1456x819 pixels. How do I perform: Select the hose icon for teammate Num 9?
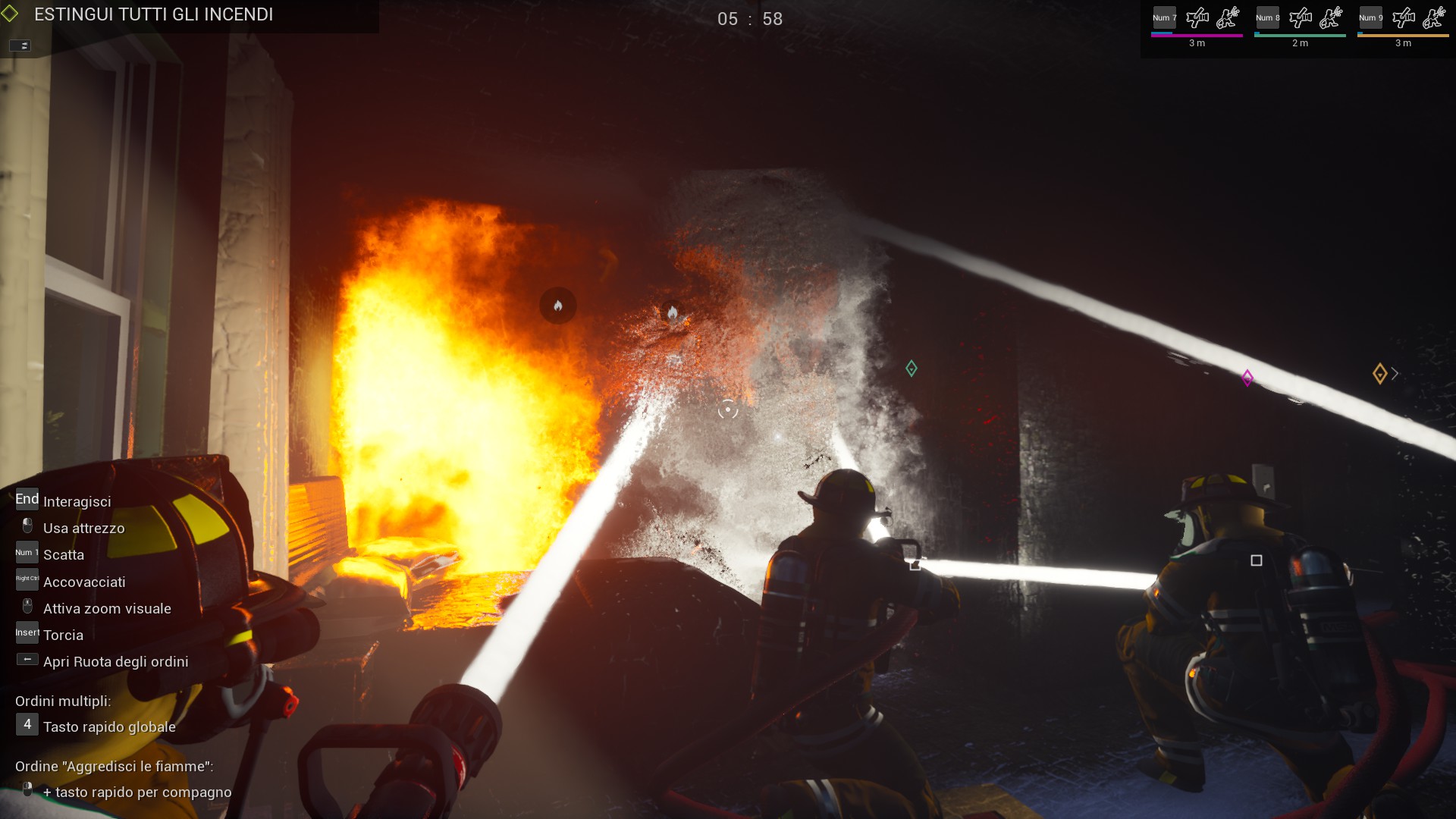tap(1404, 17)
